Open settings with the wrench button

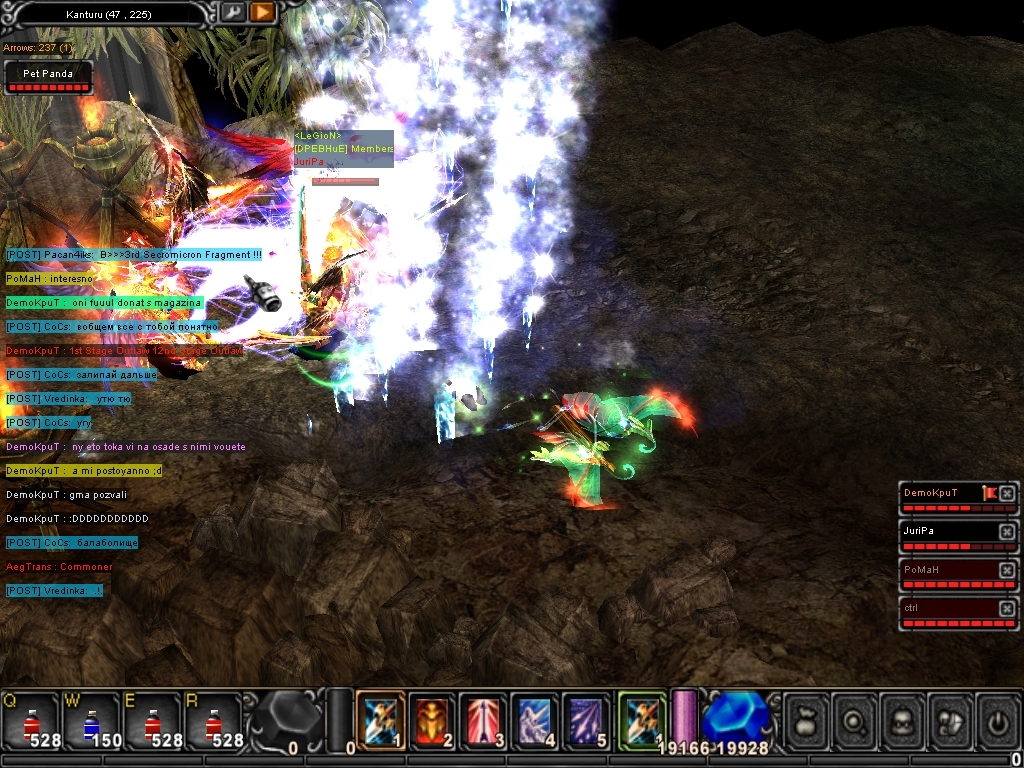coord(232,12)
